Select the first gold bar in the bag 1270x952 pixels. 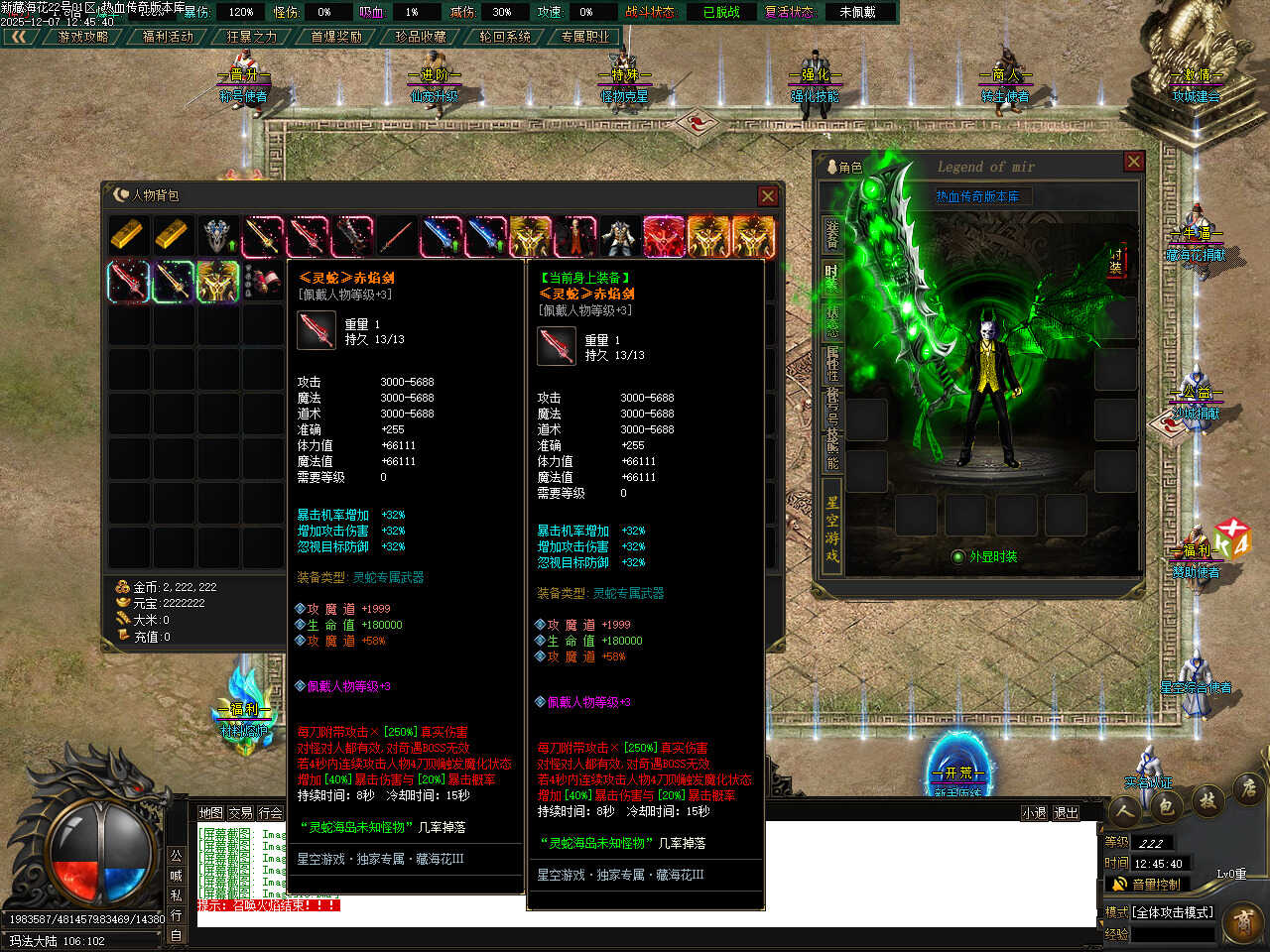pos(128,236)
